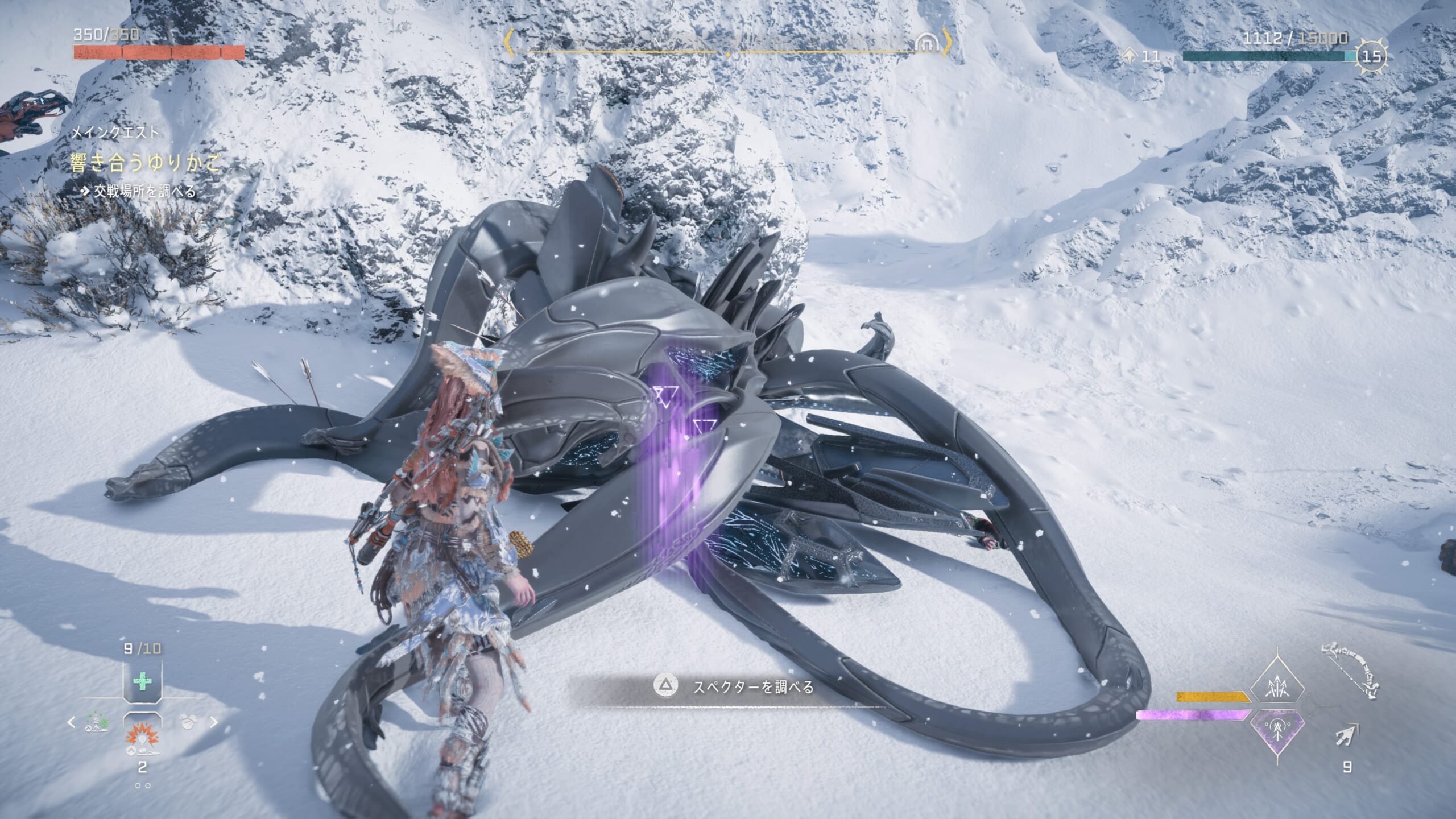Image resolution: width=1456 pixels, height=819 pixels.
Task: Choose the grey potion cluster tool icon
Action: (x=189, y=722)
